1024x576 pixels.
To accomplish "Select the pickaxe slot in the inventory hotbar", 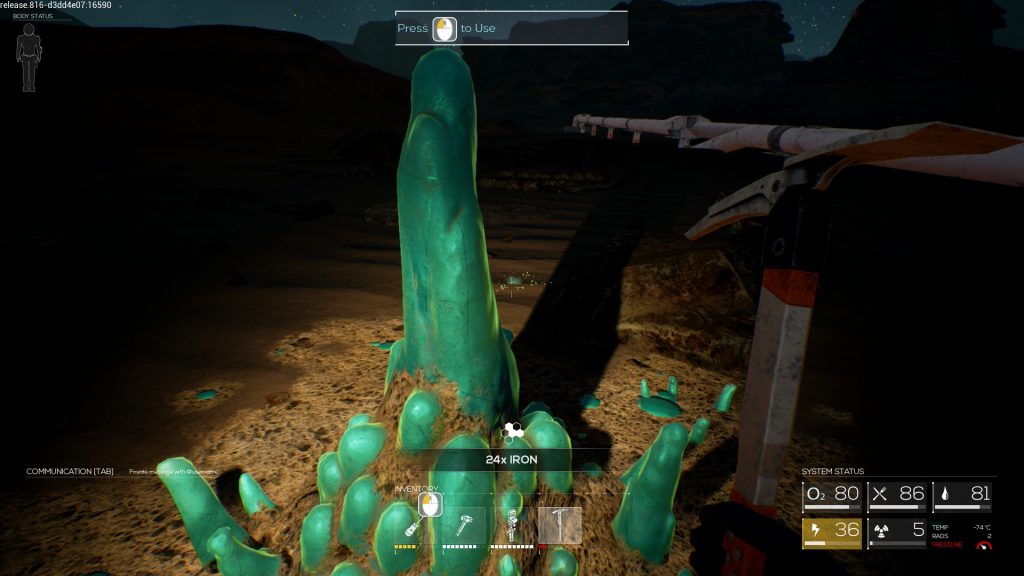I will pyautogui.click(x=559, y=524).
